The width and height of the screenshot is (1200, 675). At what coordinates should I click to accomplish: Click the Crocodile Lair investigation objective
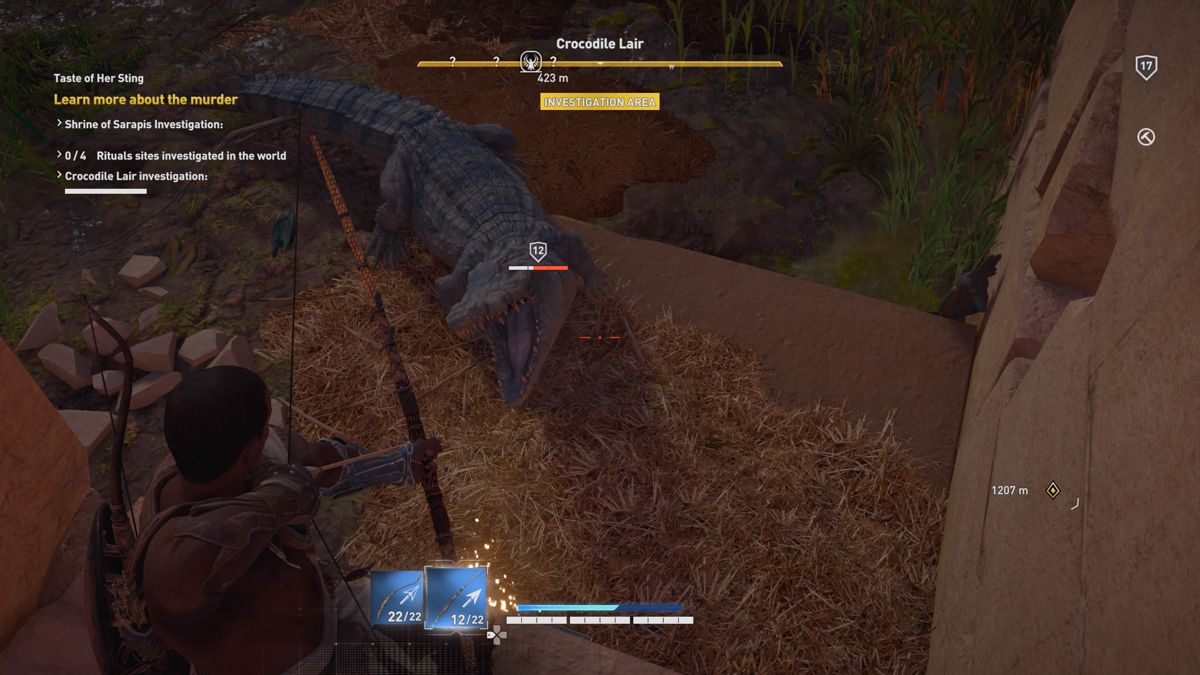(136, 176)
